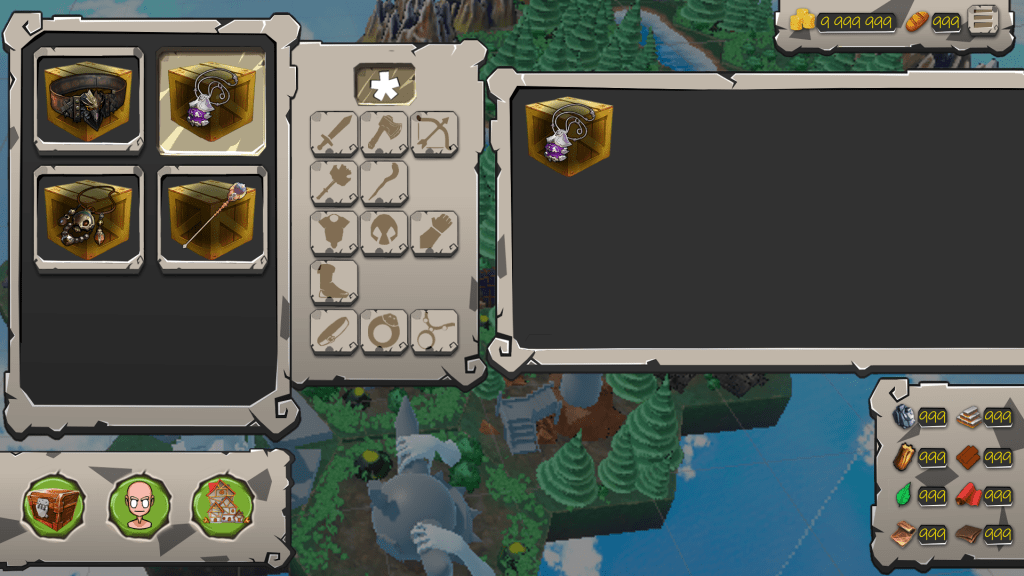Image resolution: width=1024 pixels, height=576 pixels.
Task: Select the spiked belt crate
Action: (x=89, y=101)
